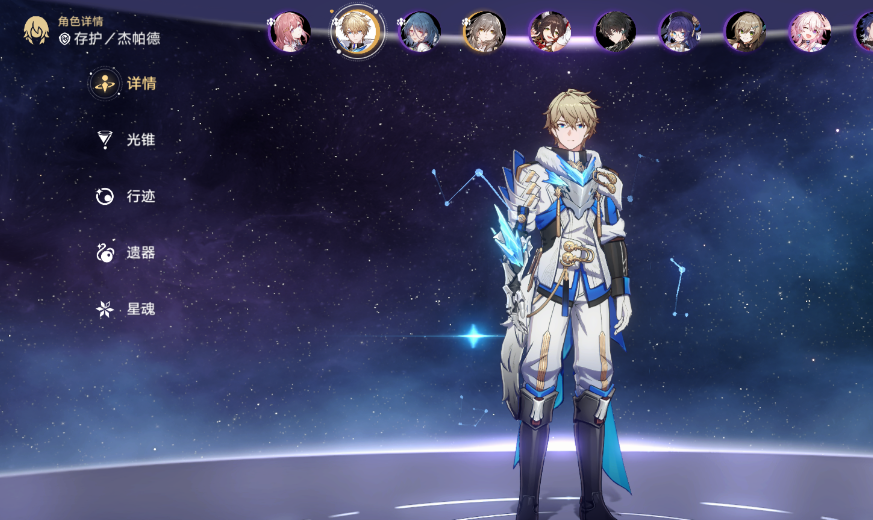Pick the gray-haired Trailblazer portrait
The image size is (873, 520).
(x=485, y=32)
